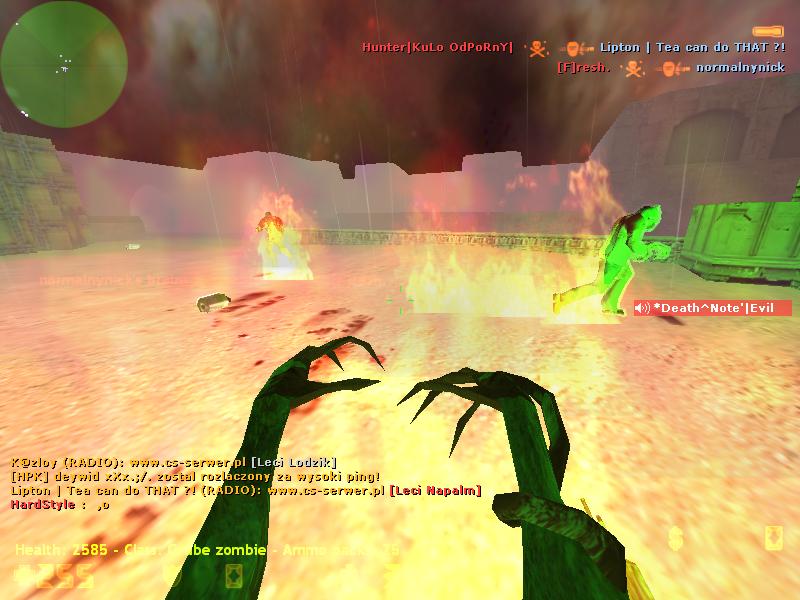Click the flashlight battery icon
The width and height of the screenshot is (800, 600).
pyautogui.click(x=768, y=32)
